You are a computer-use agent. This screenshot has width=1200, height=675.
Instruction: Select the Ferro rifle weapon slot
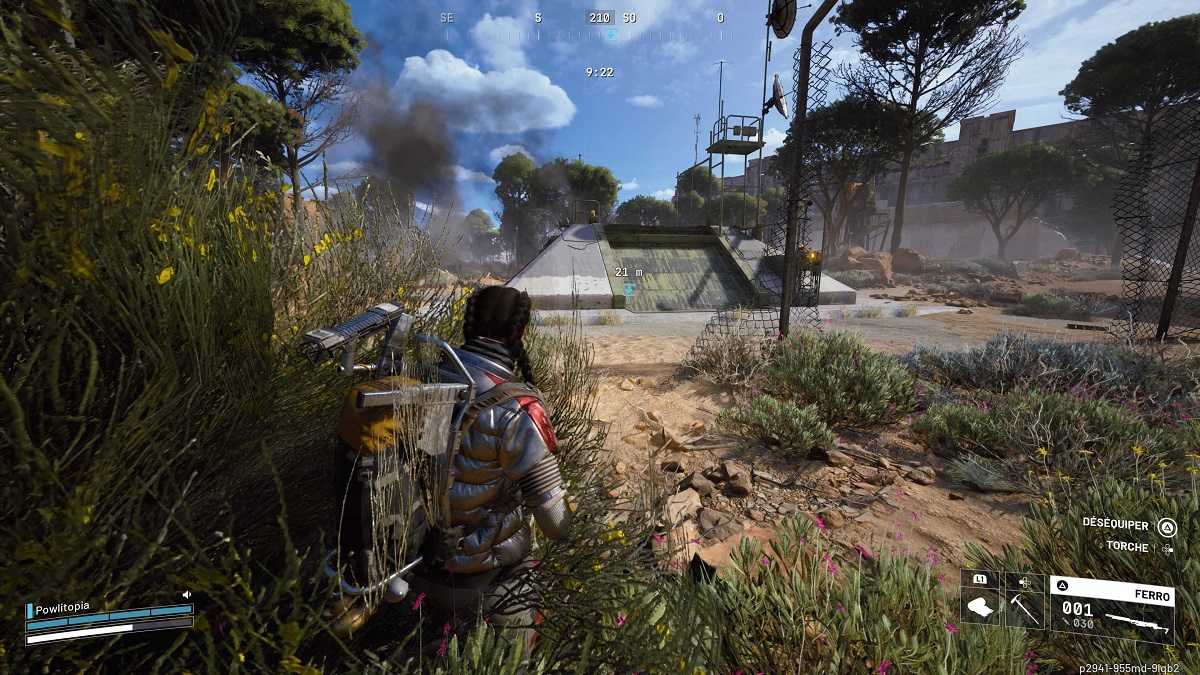click(1111, 606)
